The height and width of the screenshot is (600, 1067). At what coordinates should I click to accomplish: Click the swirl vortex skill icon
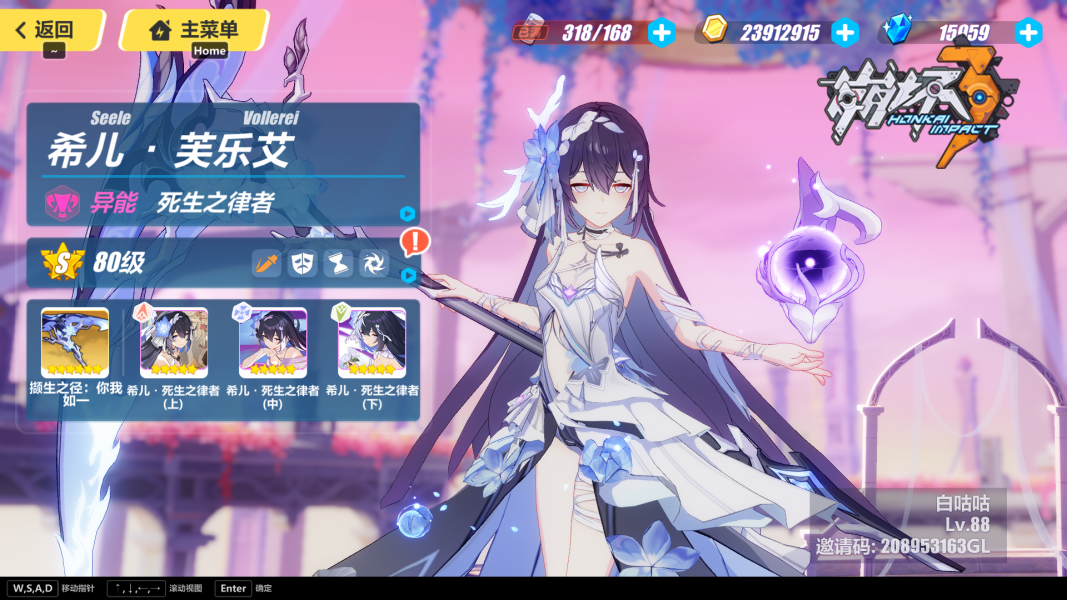tap(374, 263)
